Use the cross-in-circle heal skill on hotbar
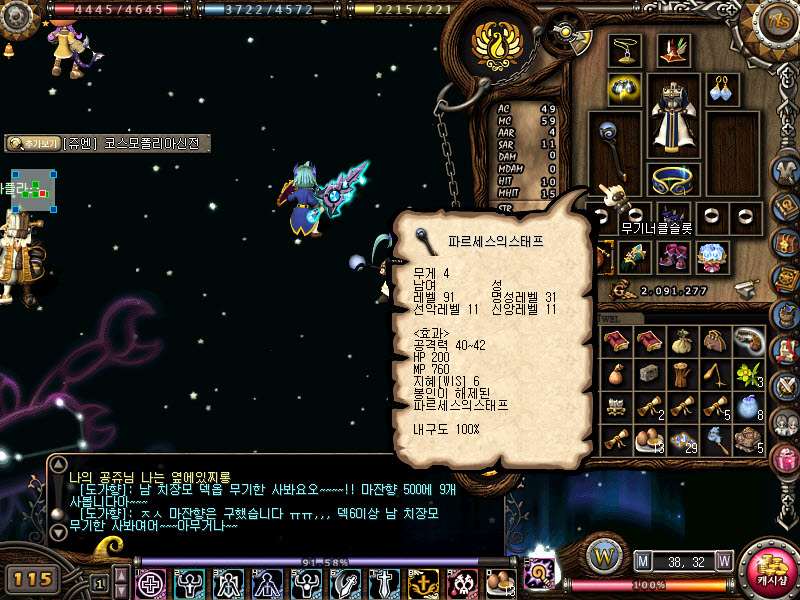The width and height of the screenshot is (800, 600). [x=150, y=583]
